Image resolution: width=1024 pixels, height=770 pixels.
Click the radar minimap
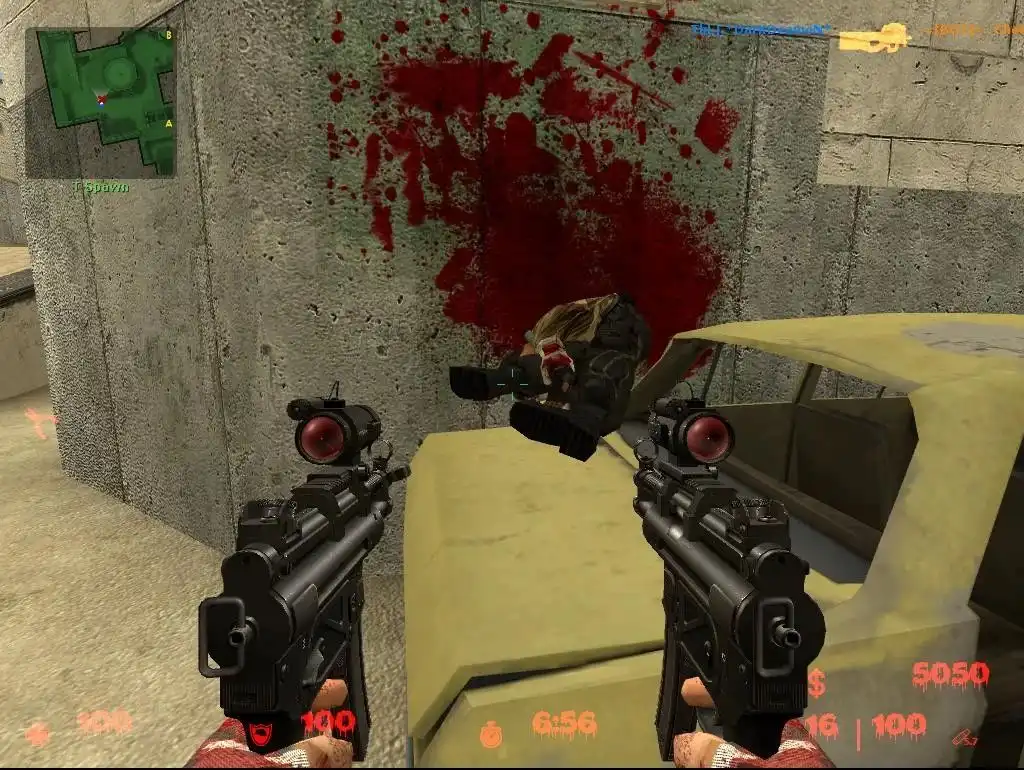click(100, 101)
